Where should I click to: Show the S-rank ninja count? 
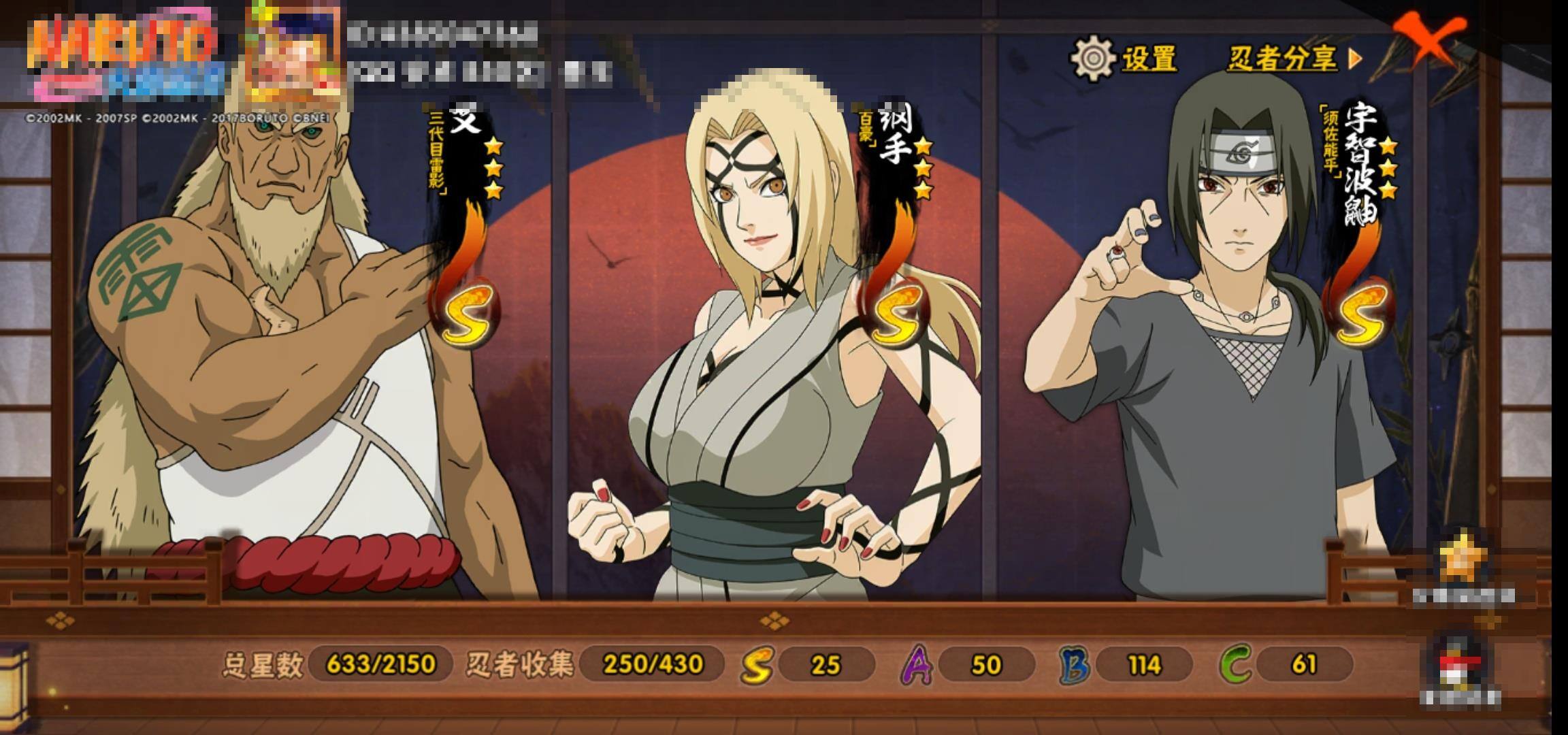click(x=808, y=664)
